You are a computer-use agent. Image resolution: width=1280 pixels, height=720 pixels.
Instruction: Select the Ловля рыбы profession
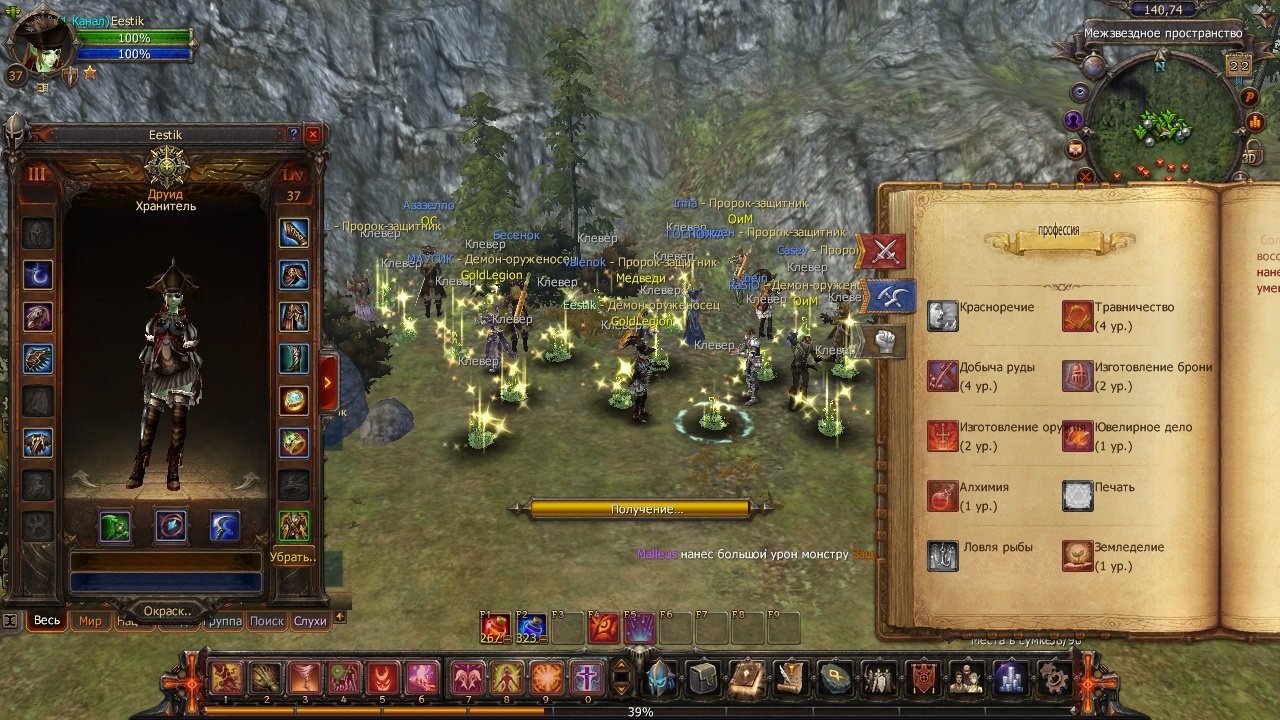[943, 556]
